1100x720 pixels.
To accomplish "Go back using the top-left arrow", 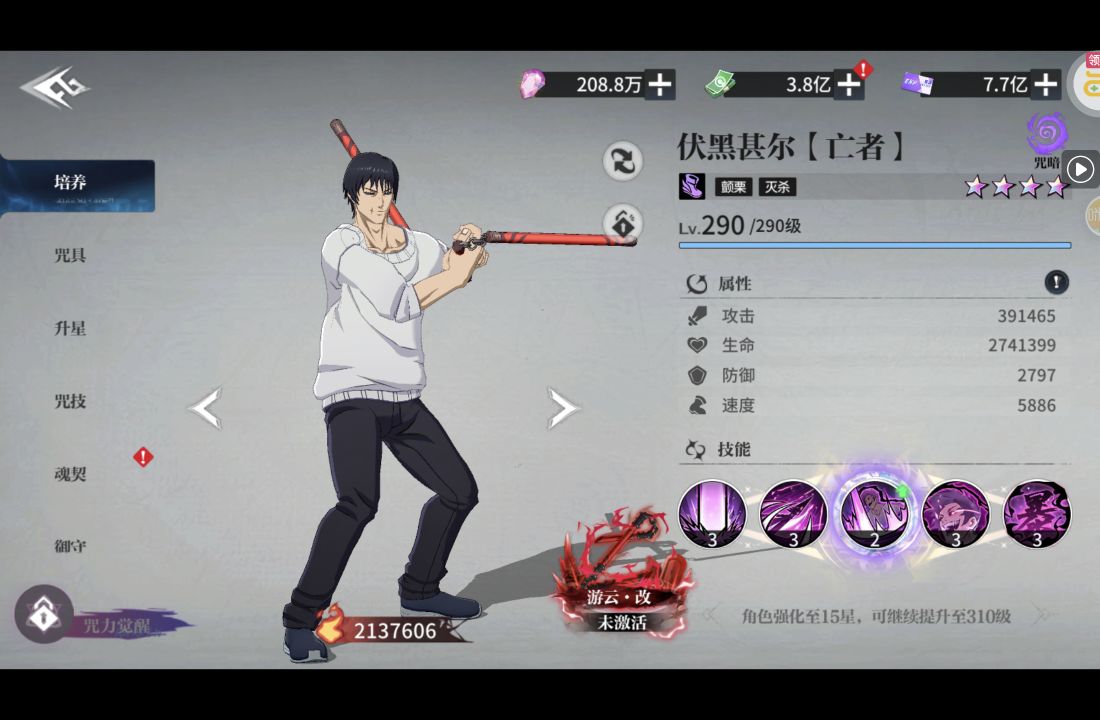I will point(54,88).
